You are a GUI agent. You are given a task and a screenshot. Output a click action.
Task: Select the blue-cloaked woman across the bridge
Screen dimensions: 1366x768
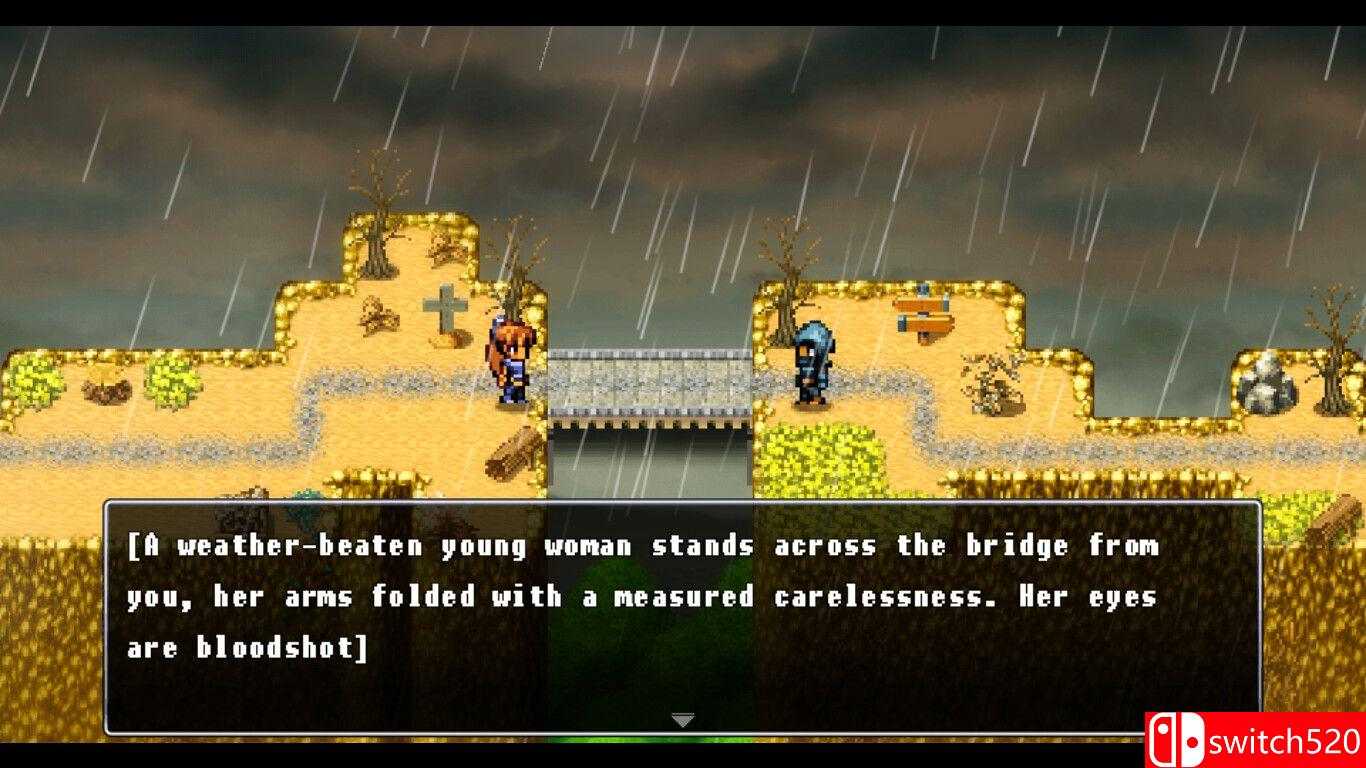pyautogui.click(x=812, y=365)
